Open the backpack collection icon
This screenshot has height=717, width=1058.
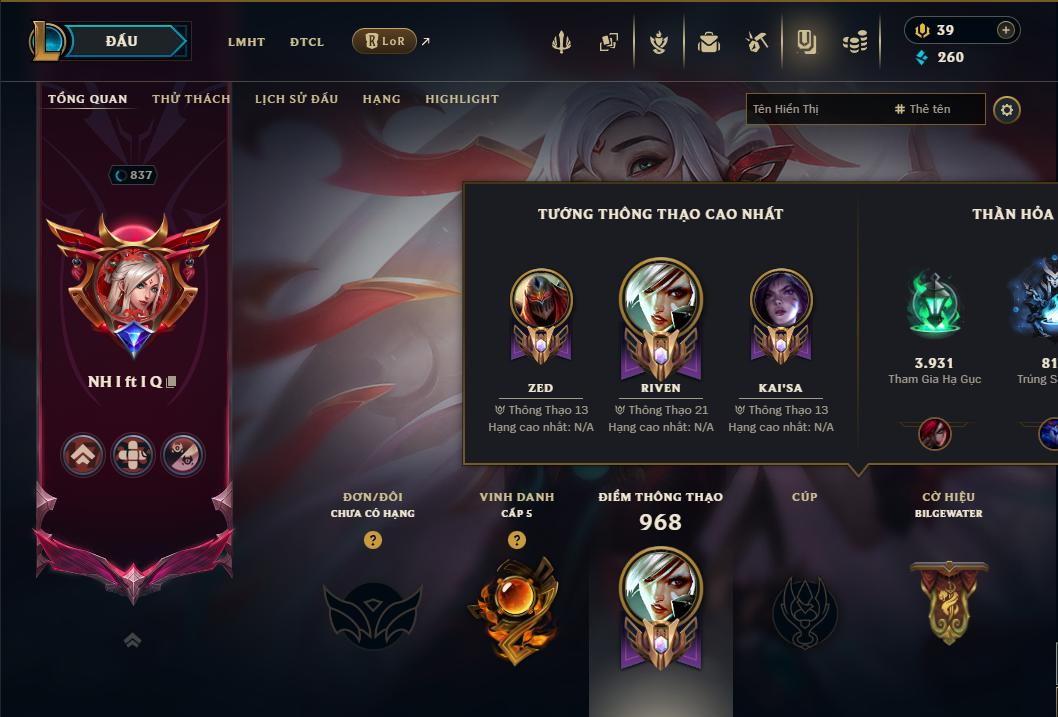[x=709, y=42]
